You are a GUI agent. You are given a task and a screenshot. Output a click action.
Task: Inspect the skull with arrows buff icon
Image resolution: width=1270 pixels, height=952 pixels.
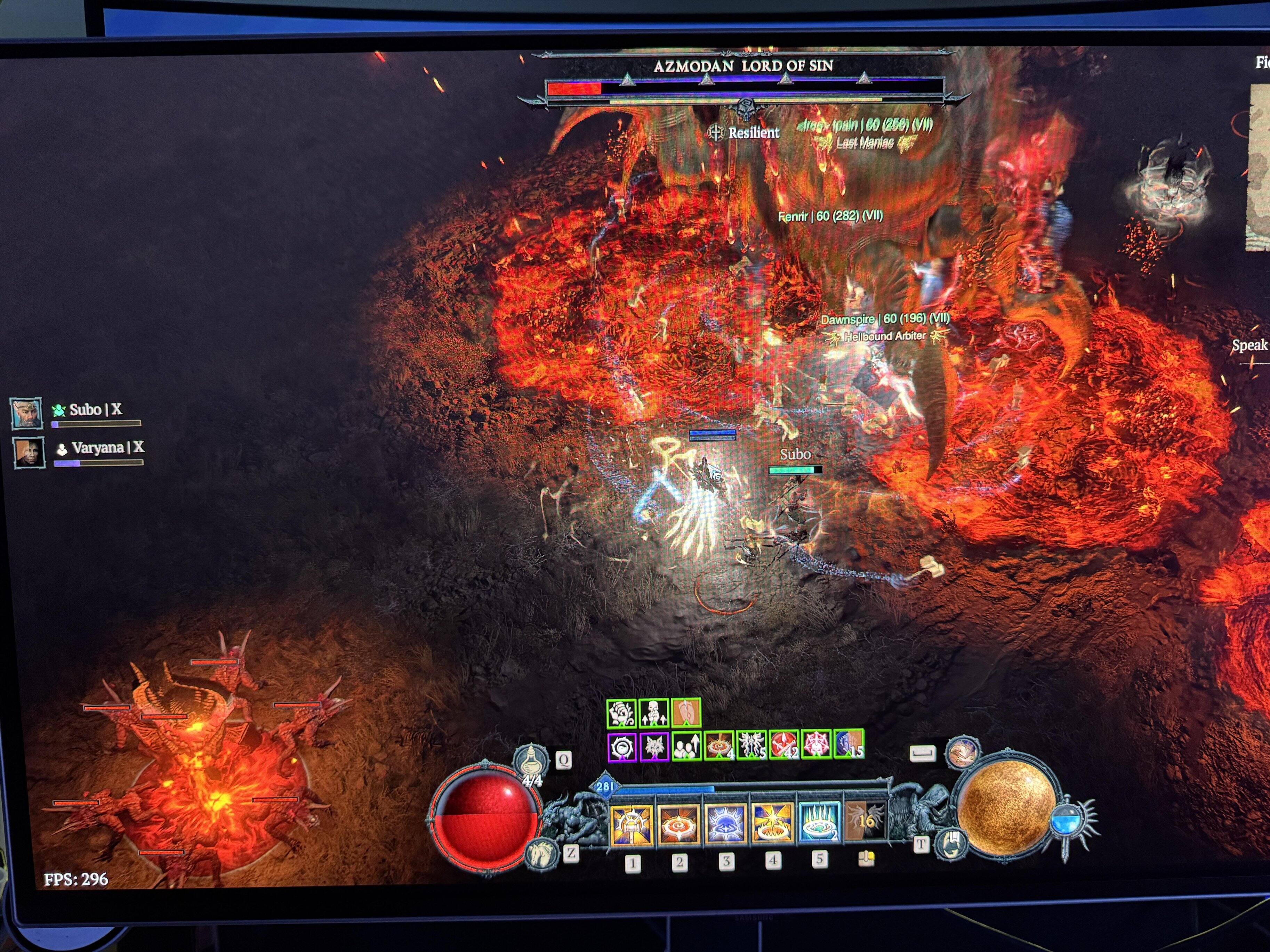(x=653, y=714)
